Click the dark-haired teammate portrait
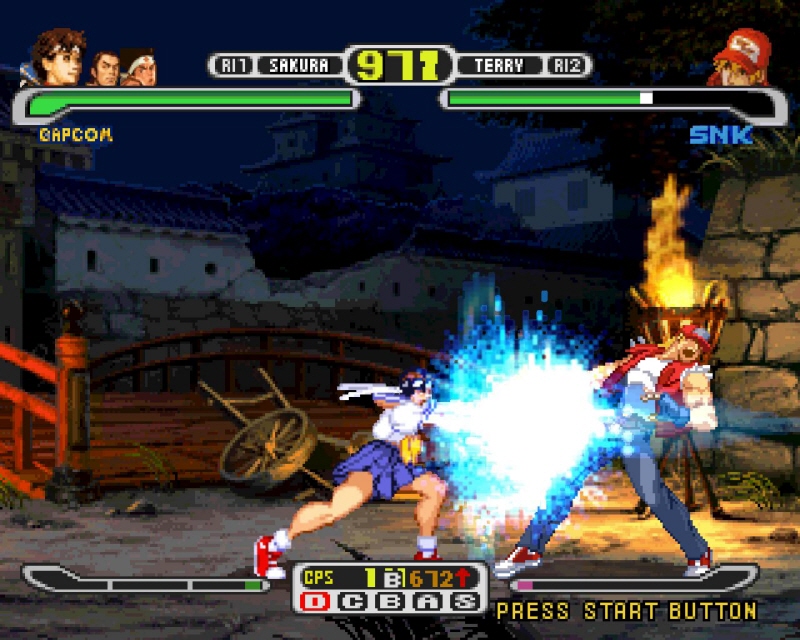Viewport: 800px width, 640px height. 104,68
